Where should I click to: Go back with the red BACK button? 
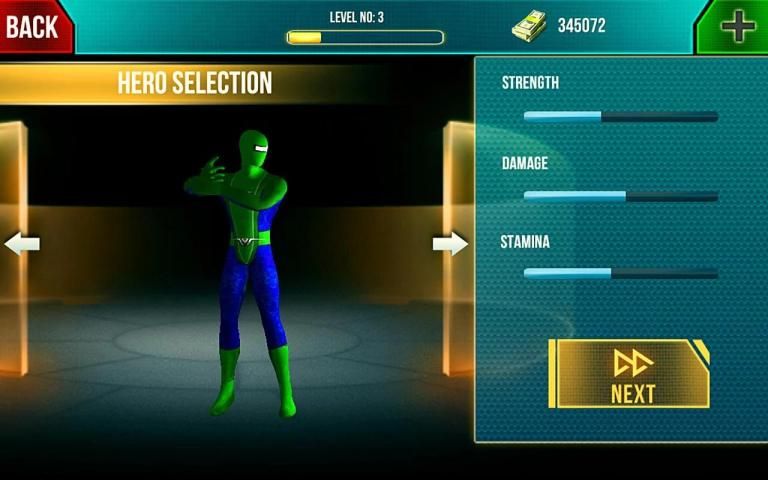tap(33, 26)
